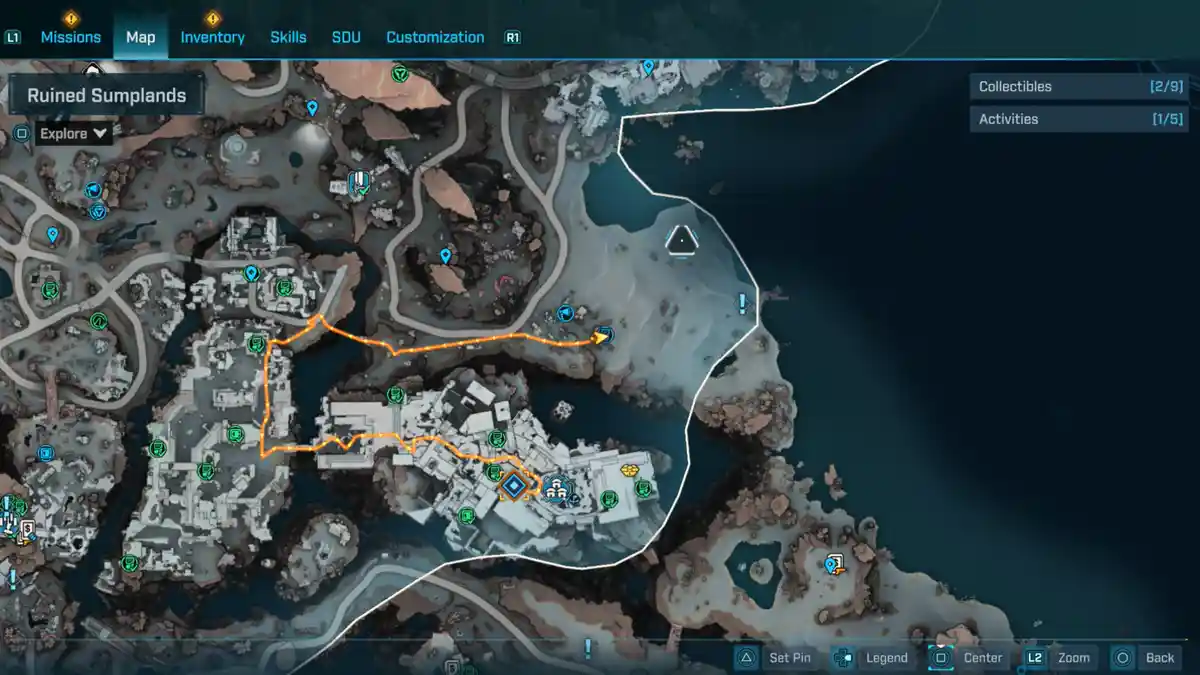Switch to the Customization tab
Screen dimensions: 1200x675
(x=435, y=37)
